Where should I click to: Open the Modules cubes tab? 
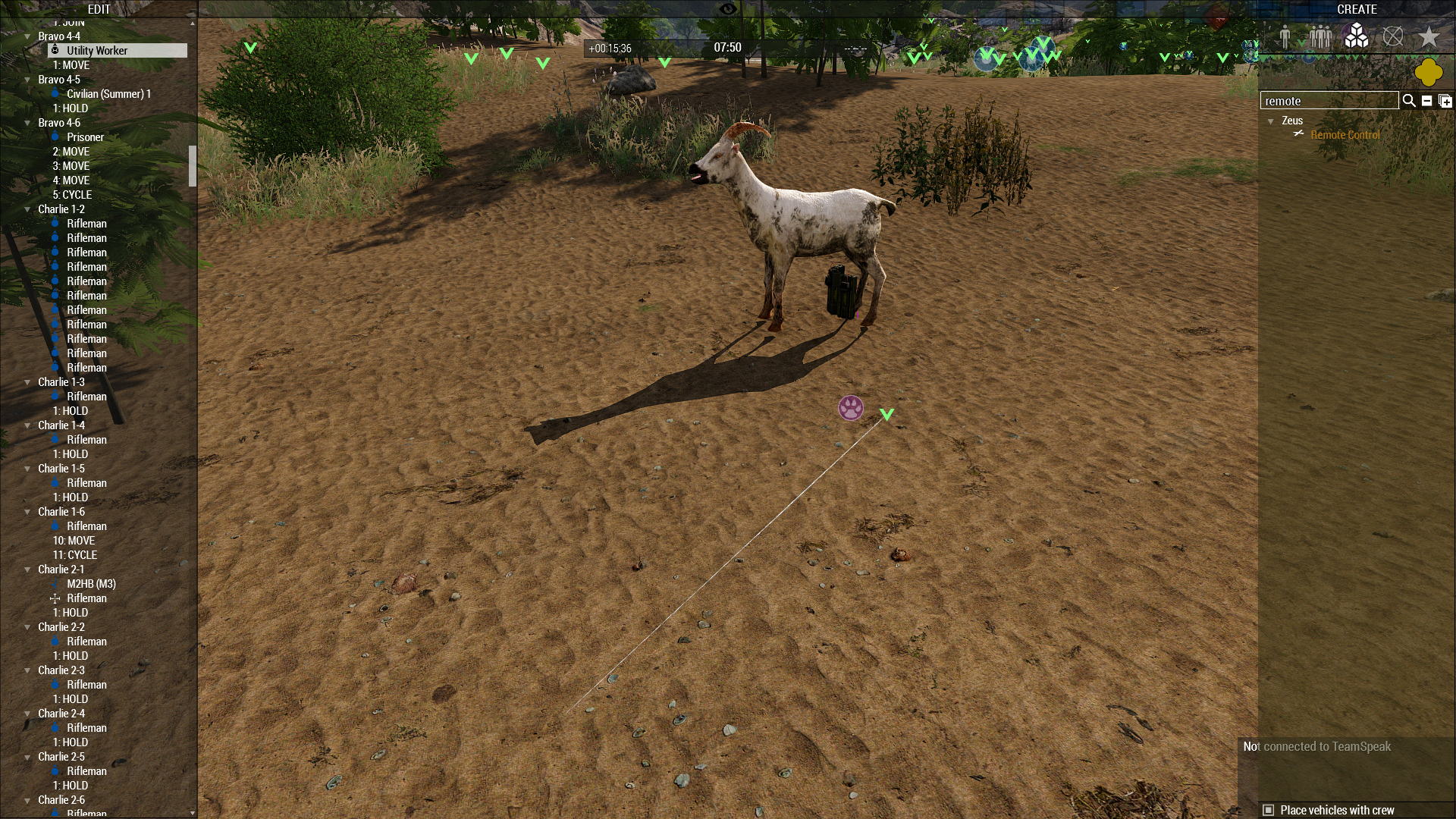tap(1356, 36)
